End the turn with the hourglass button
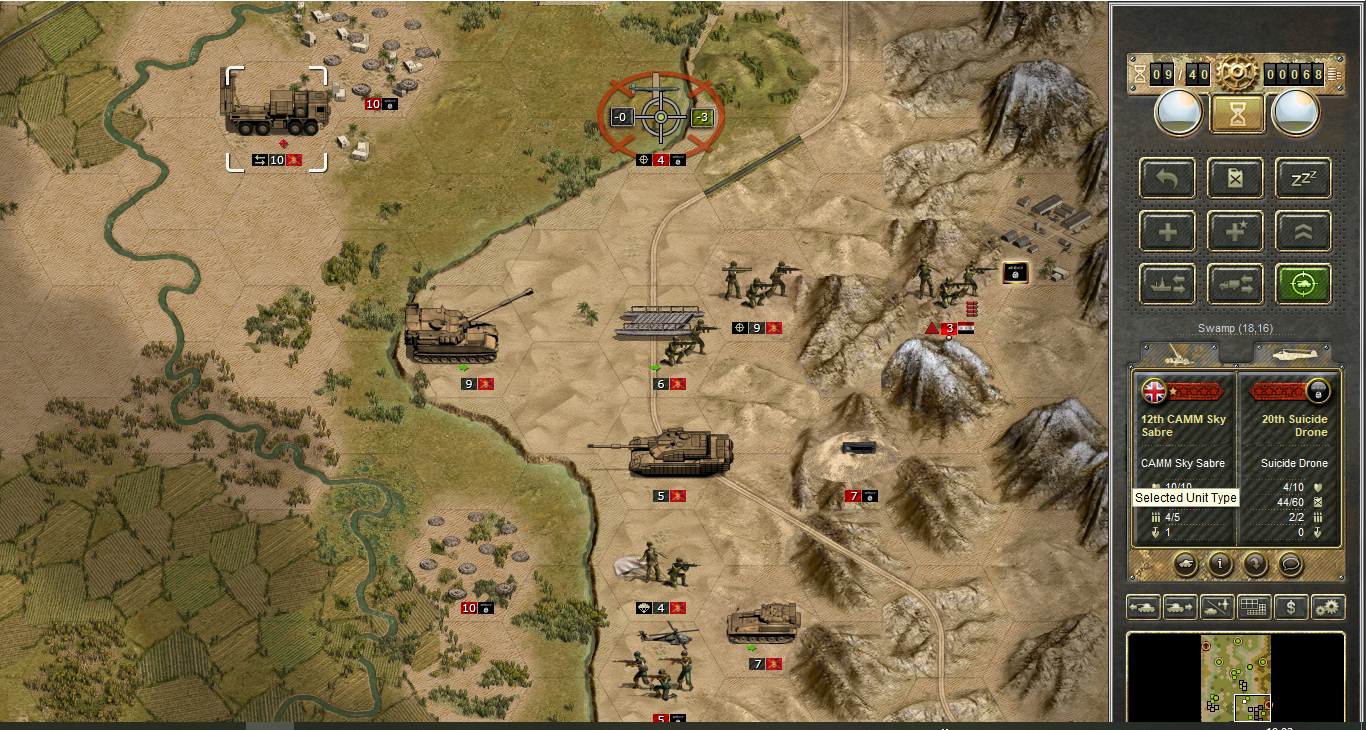Screen dimensions: 1366x730 [1237, 113]
